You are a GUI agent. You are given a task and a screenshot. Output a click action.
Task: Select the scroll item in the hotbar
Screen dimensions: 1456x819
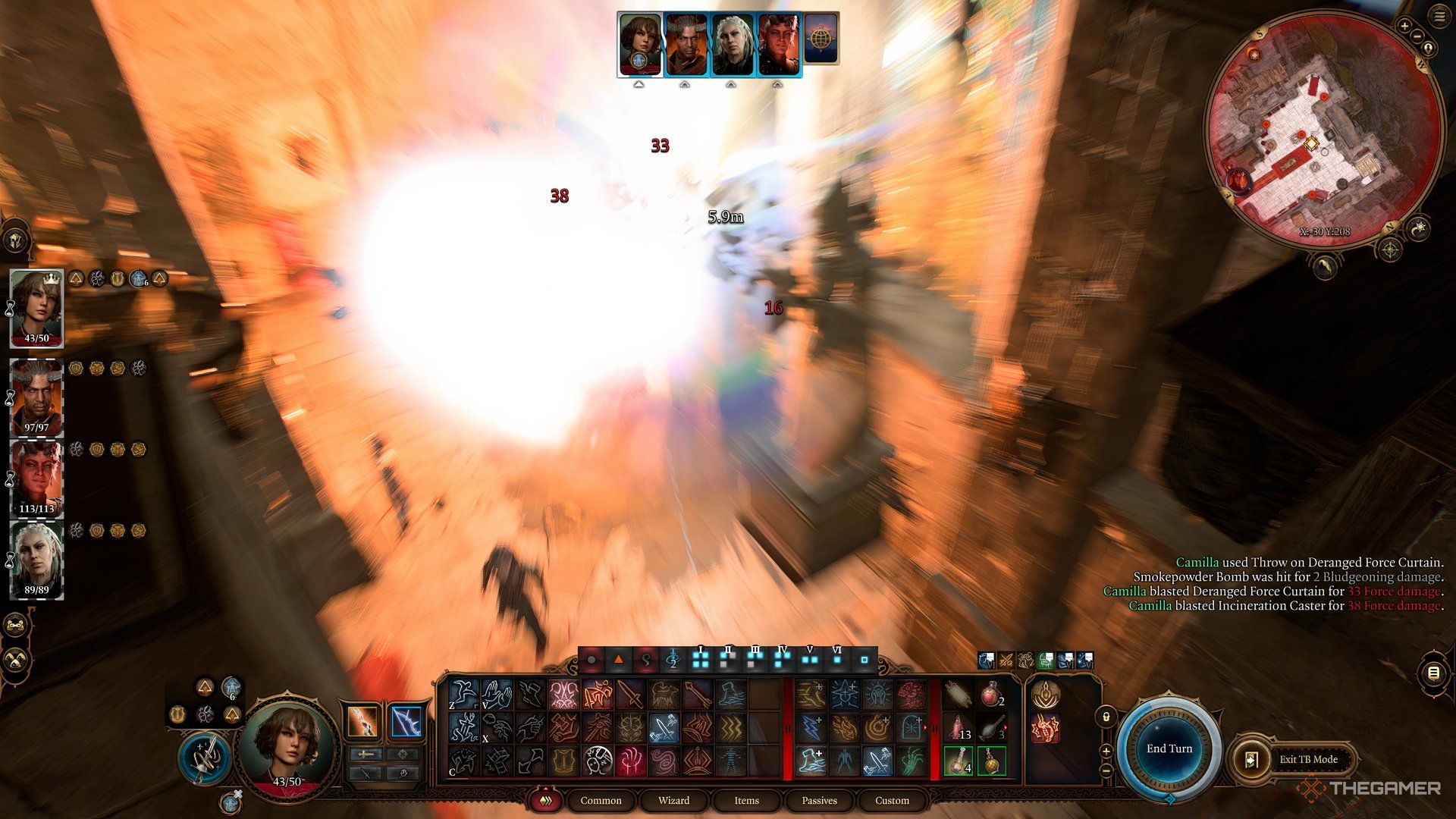pyautogui.click(x=959, y=694)
